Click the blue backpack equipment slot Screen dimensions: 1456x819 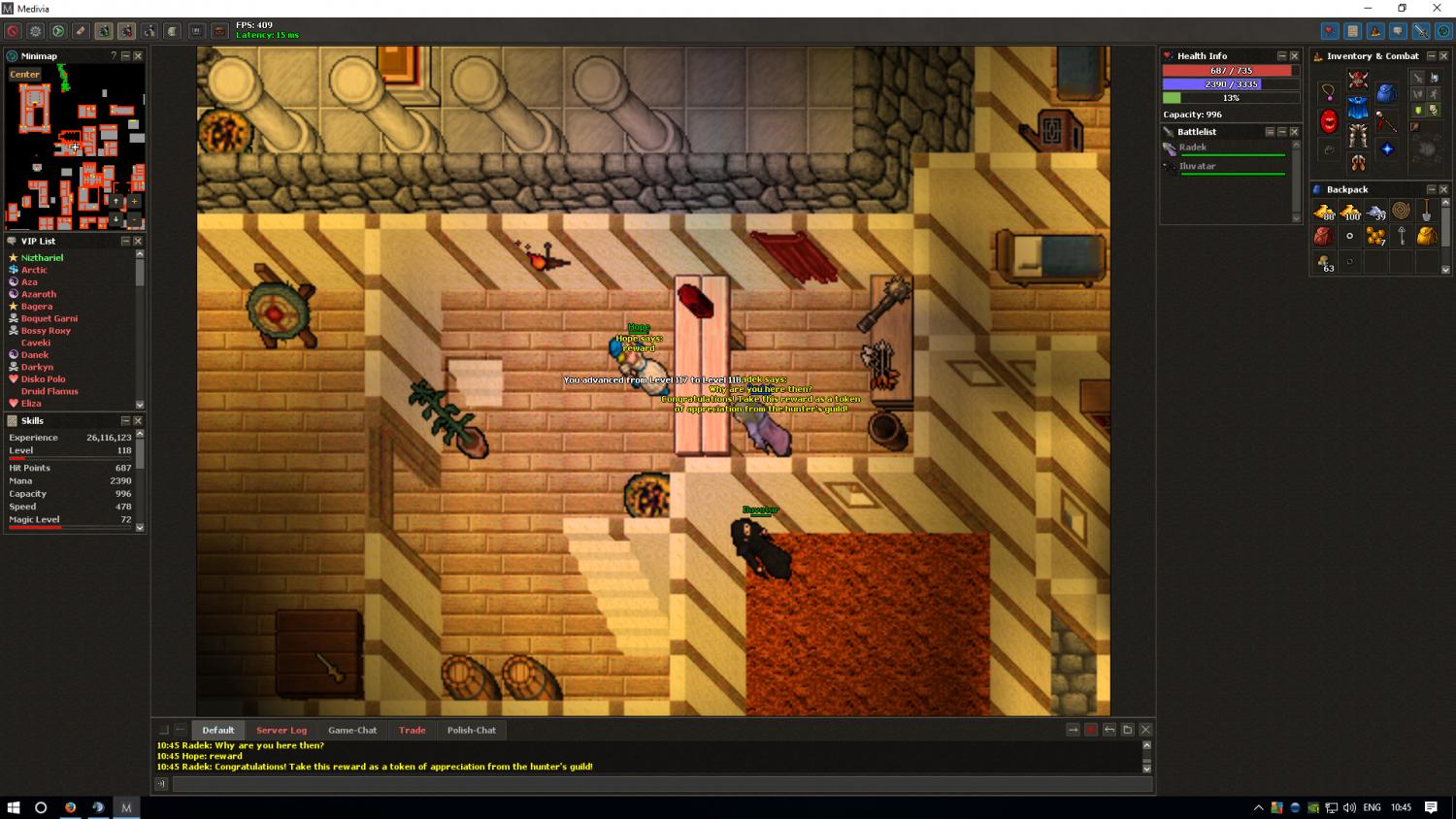pyautogui.click(x=1387, y=93)
